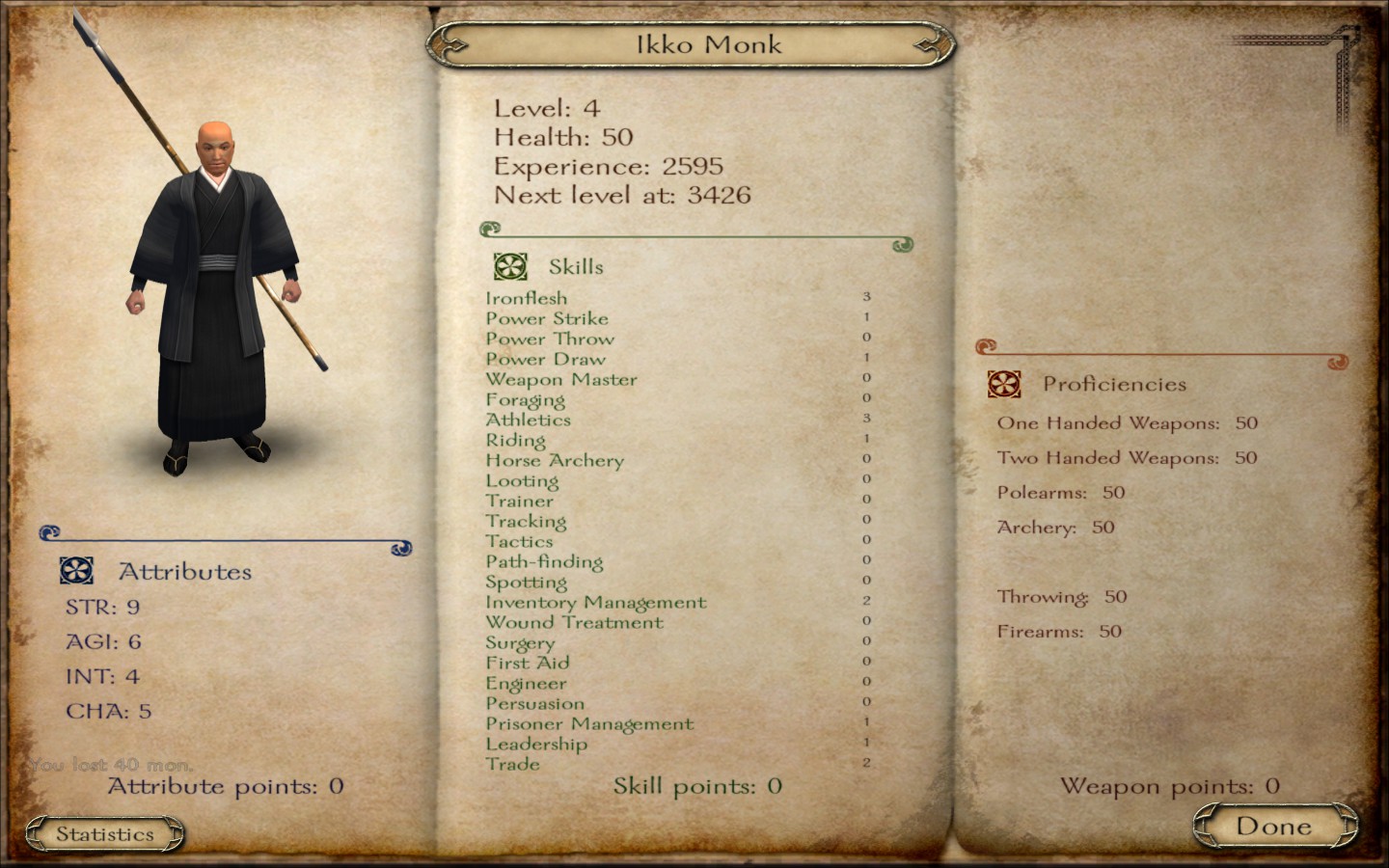Select the Athletics skill
Image resolution: width=1389 pixels, height=868 pixels.
tap(529, 420)
